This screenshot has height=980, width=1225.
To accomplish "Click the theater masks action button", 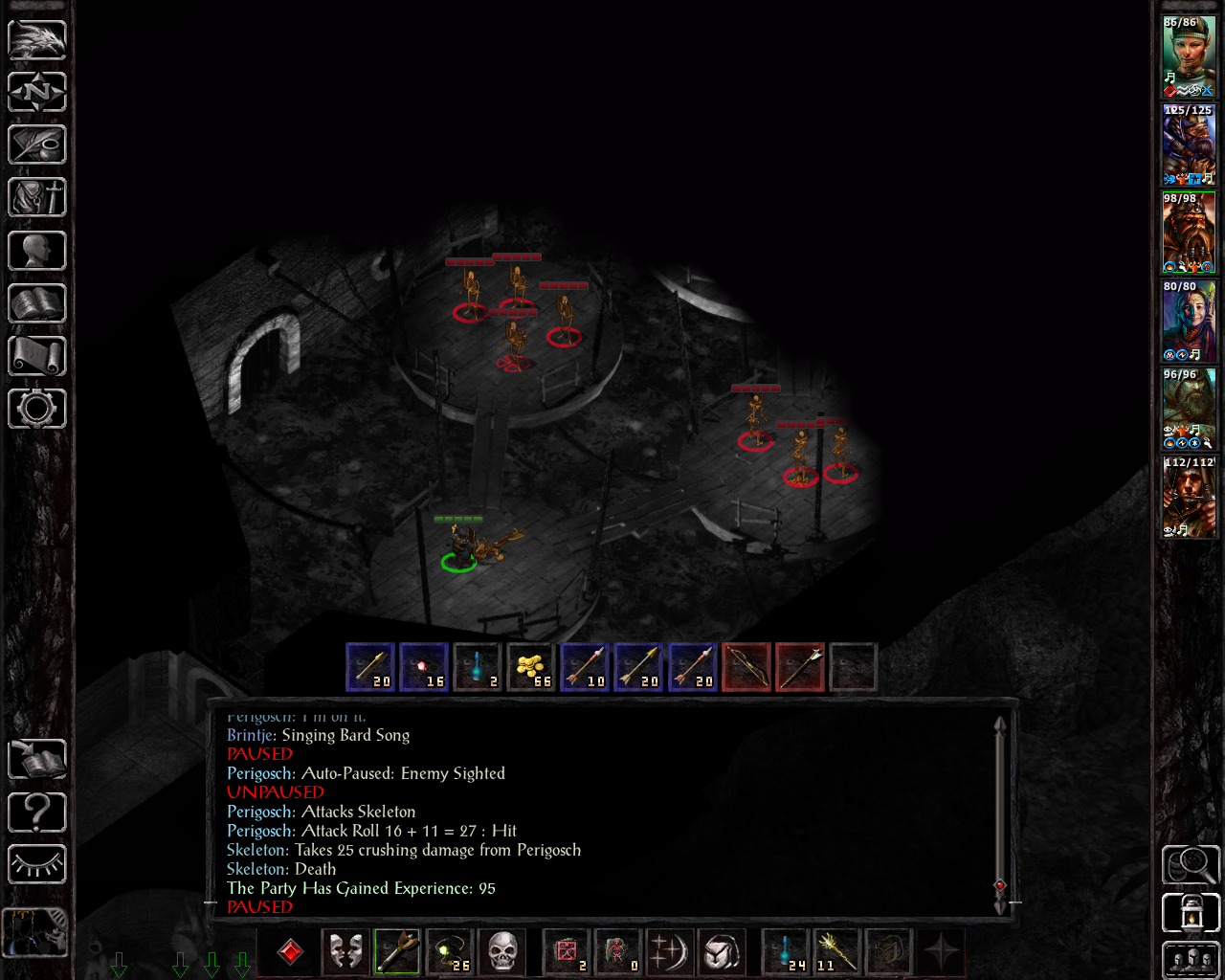I will [345, 952].
